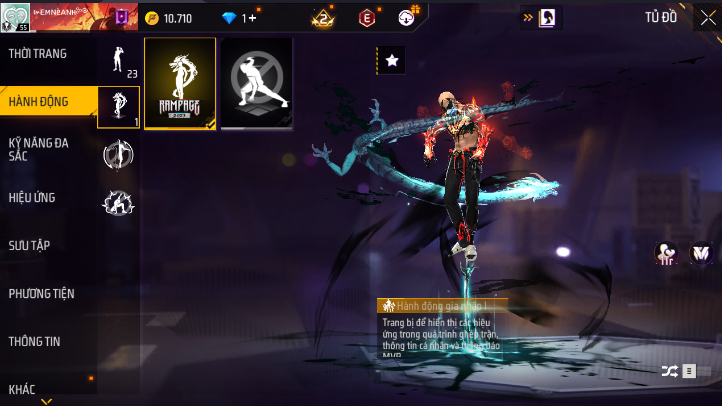Viewport: 722px width, 406px height.
Task: Click the star favorite button
Action: coord(392,61)
